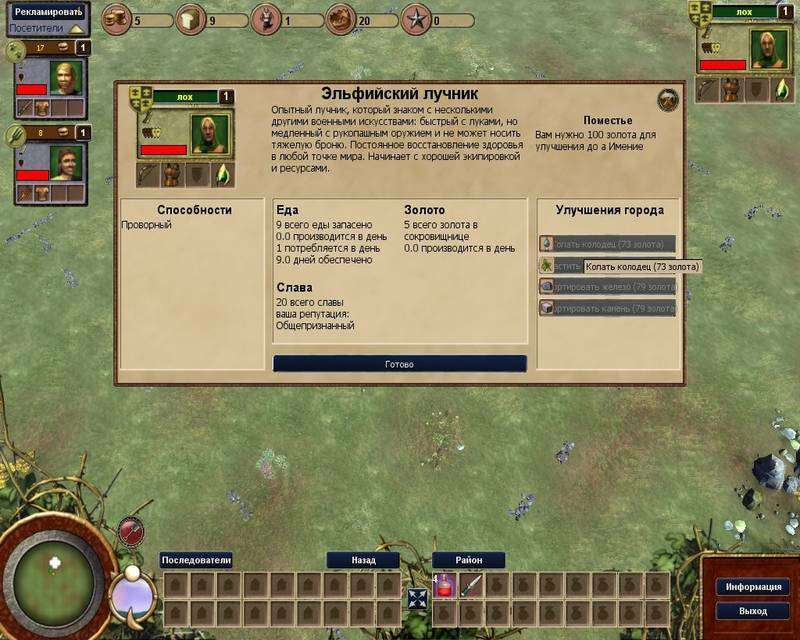This screenshot has width=800, height=640.
Task: Click the Назад button
Action: point(362,560)
